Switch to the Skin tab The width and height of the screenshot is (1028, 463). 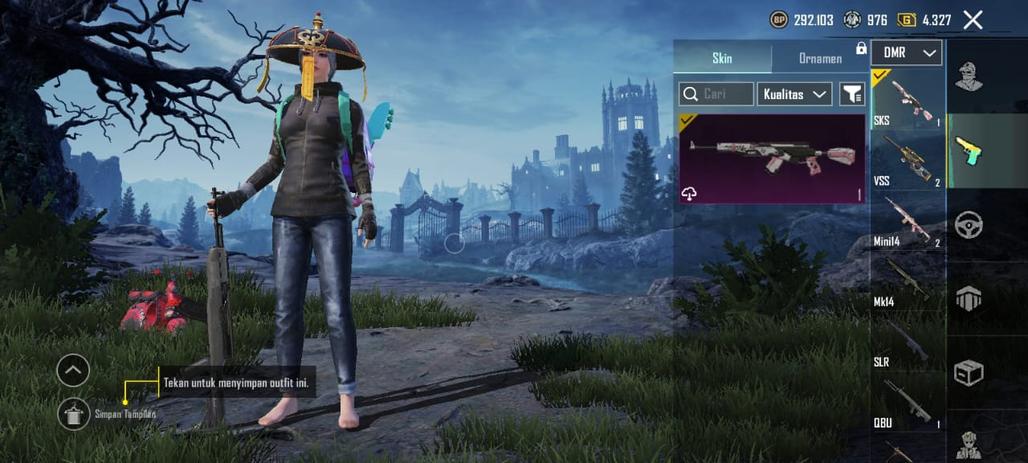pyautogui.click(x=722, y=58)
